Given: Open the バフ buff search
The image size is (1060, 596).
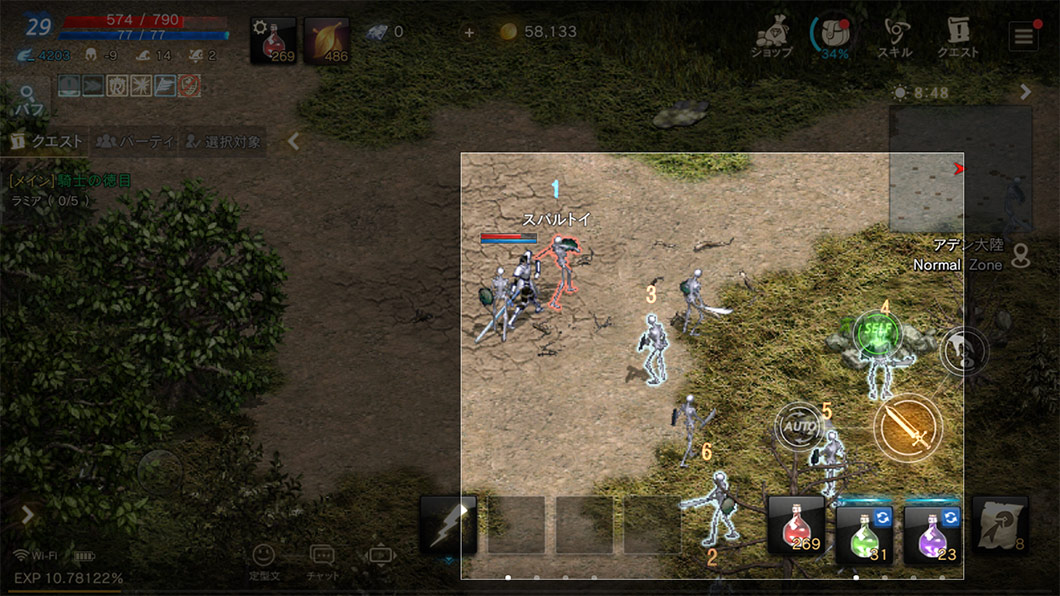Looking at the screenshot, I should 27,99.
